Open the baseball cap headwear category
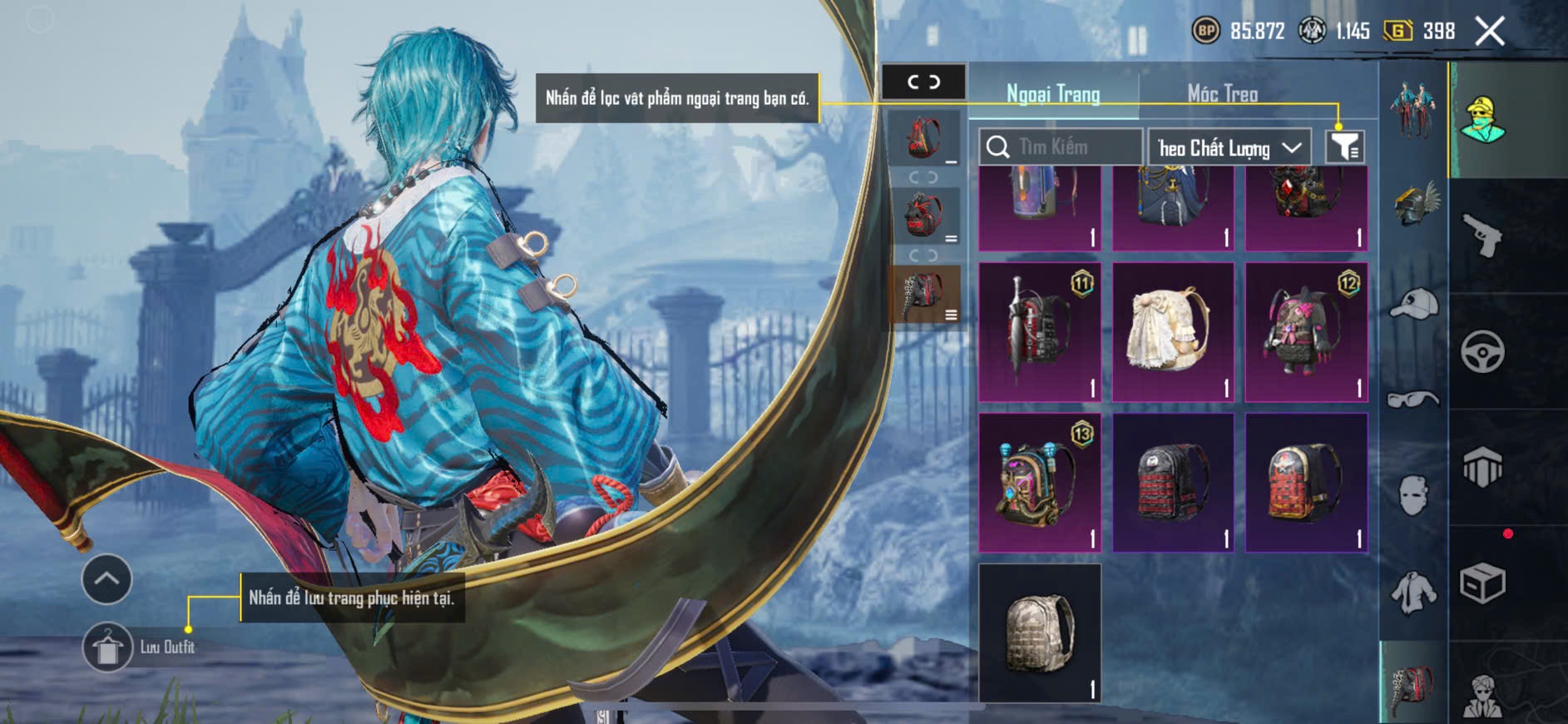Viewport: 1568px width, 724px height. [x=1414, y=302]
